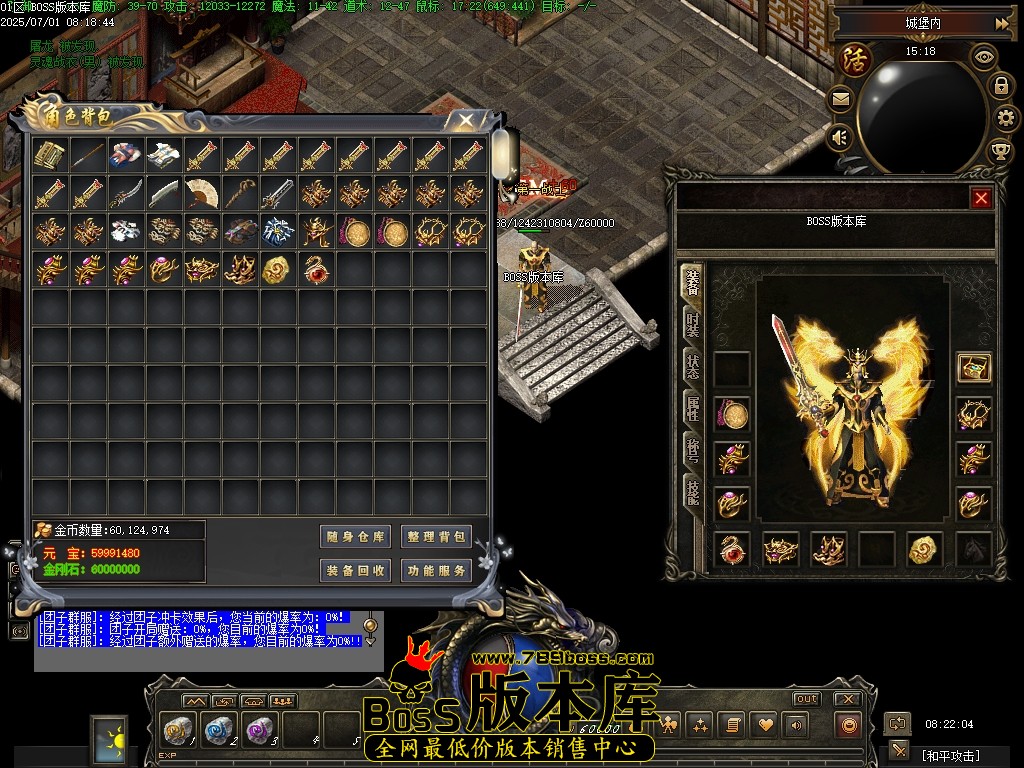Use the grey scroll in hotbar slot 1

pos(180,730)
